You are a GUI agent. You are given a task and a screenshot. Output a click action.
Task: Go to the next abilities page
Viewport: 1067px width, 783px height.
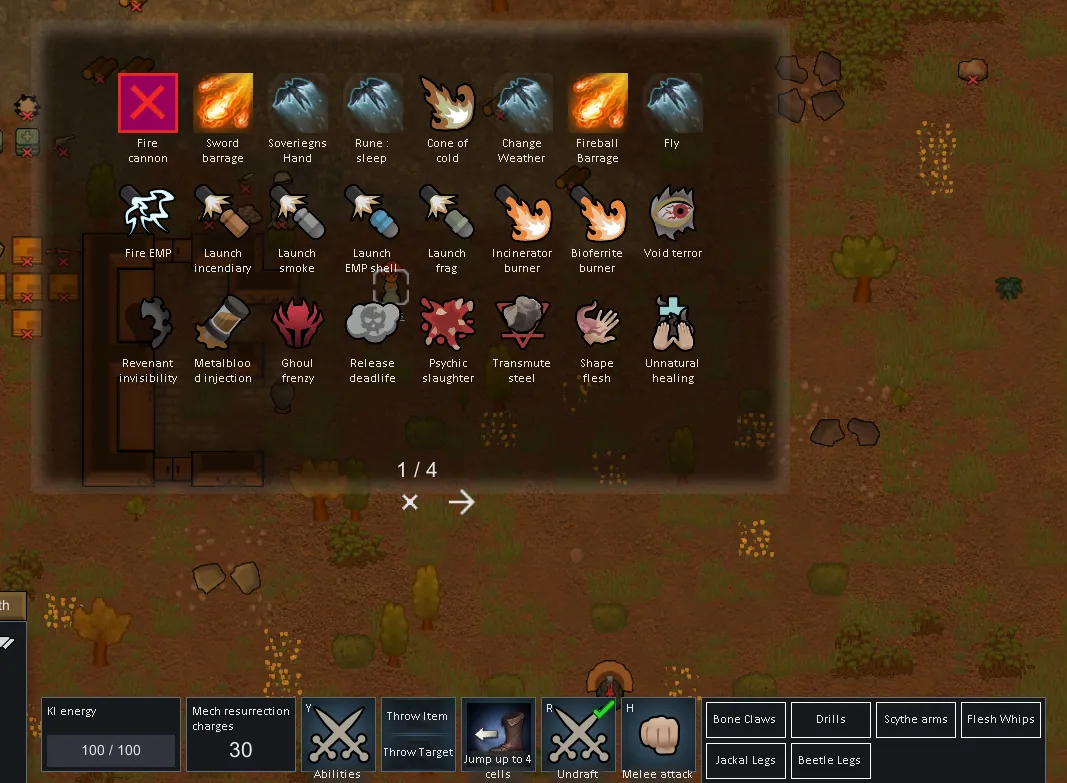[461, 502]
